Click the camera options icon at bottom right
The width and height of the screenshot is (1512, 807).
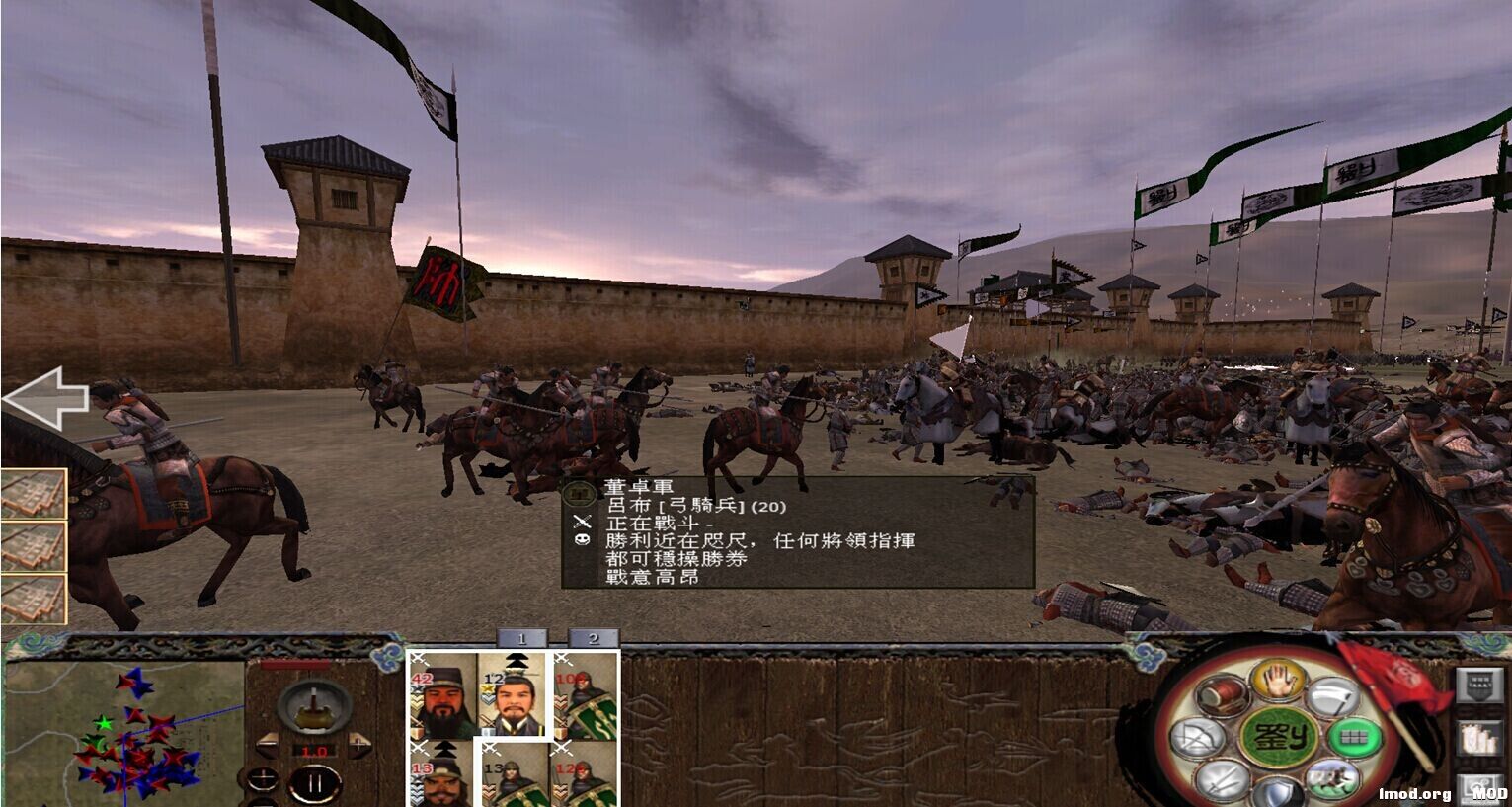1479,788
